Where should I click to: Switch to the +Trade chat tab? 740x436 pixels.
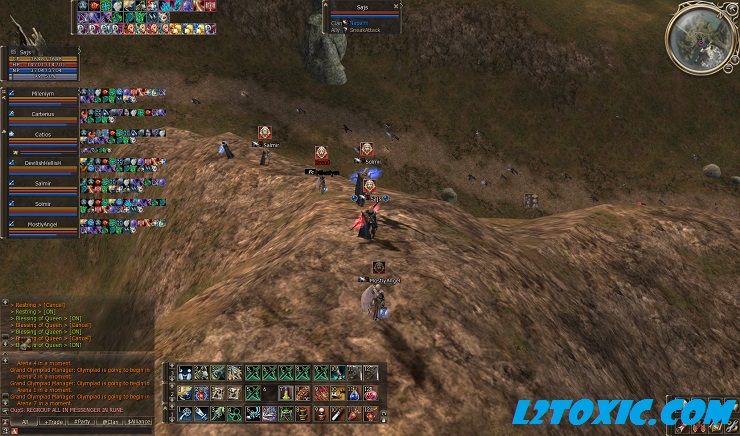pyautogui.click(x=52, y=422)
